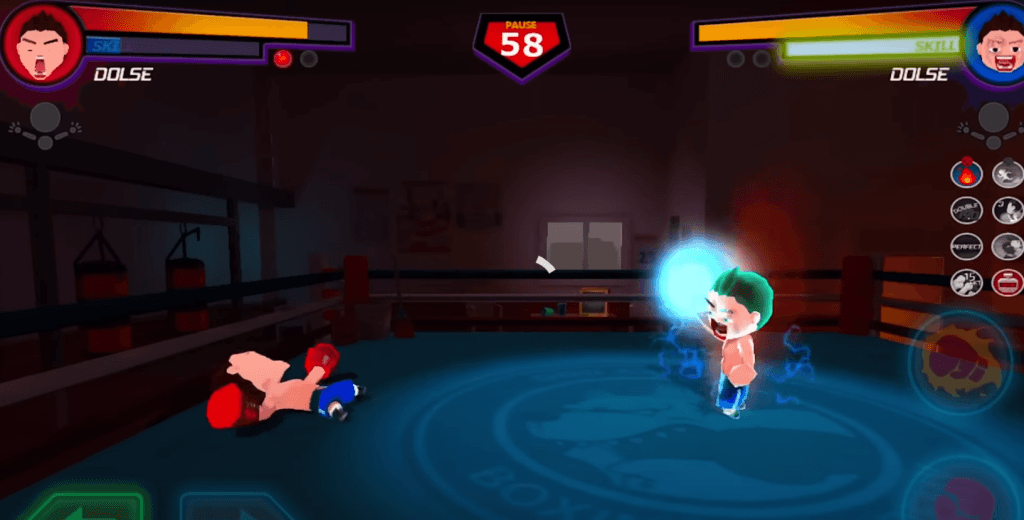The width and height of the screenshot is (1024, 520).
Task: Pause the match via the timer badge
Action: 521,41
